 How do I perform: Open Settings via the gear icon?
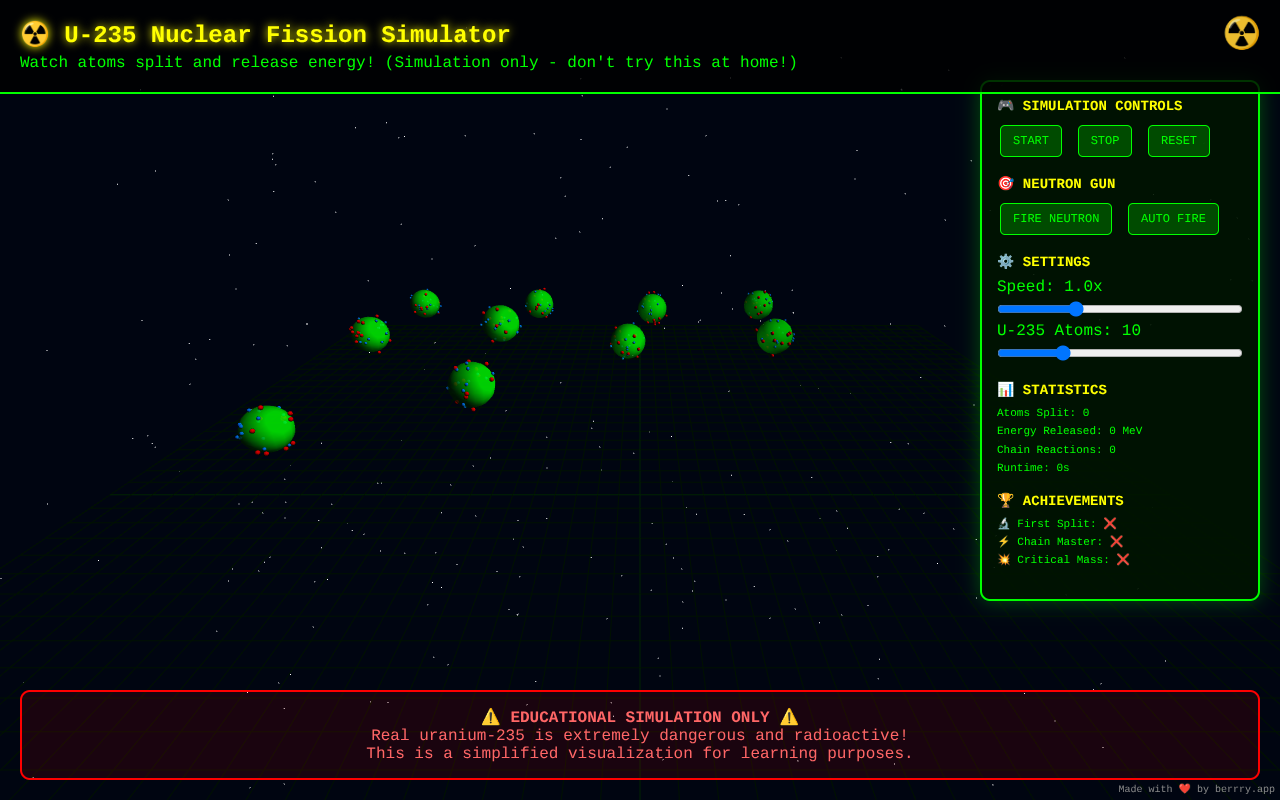1005,261
